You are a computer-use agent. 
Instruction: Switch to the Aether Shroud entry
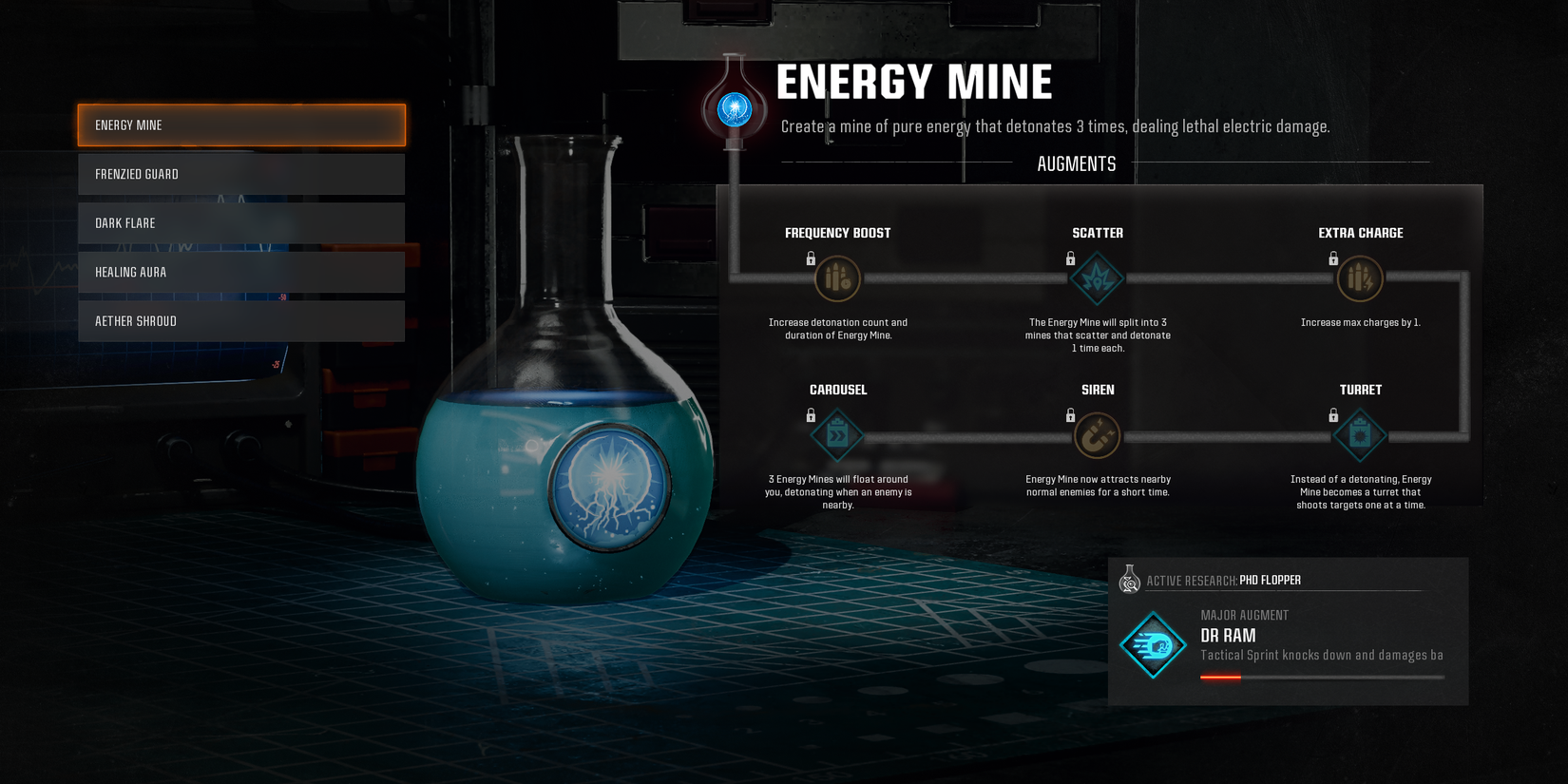click(240, 321)
